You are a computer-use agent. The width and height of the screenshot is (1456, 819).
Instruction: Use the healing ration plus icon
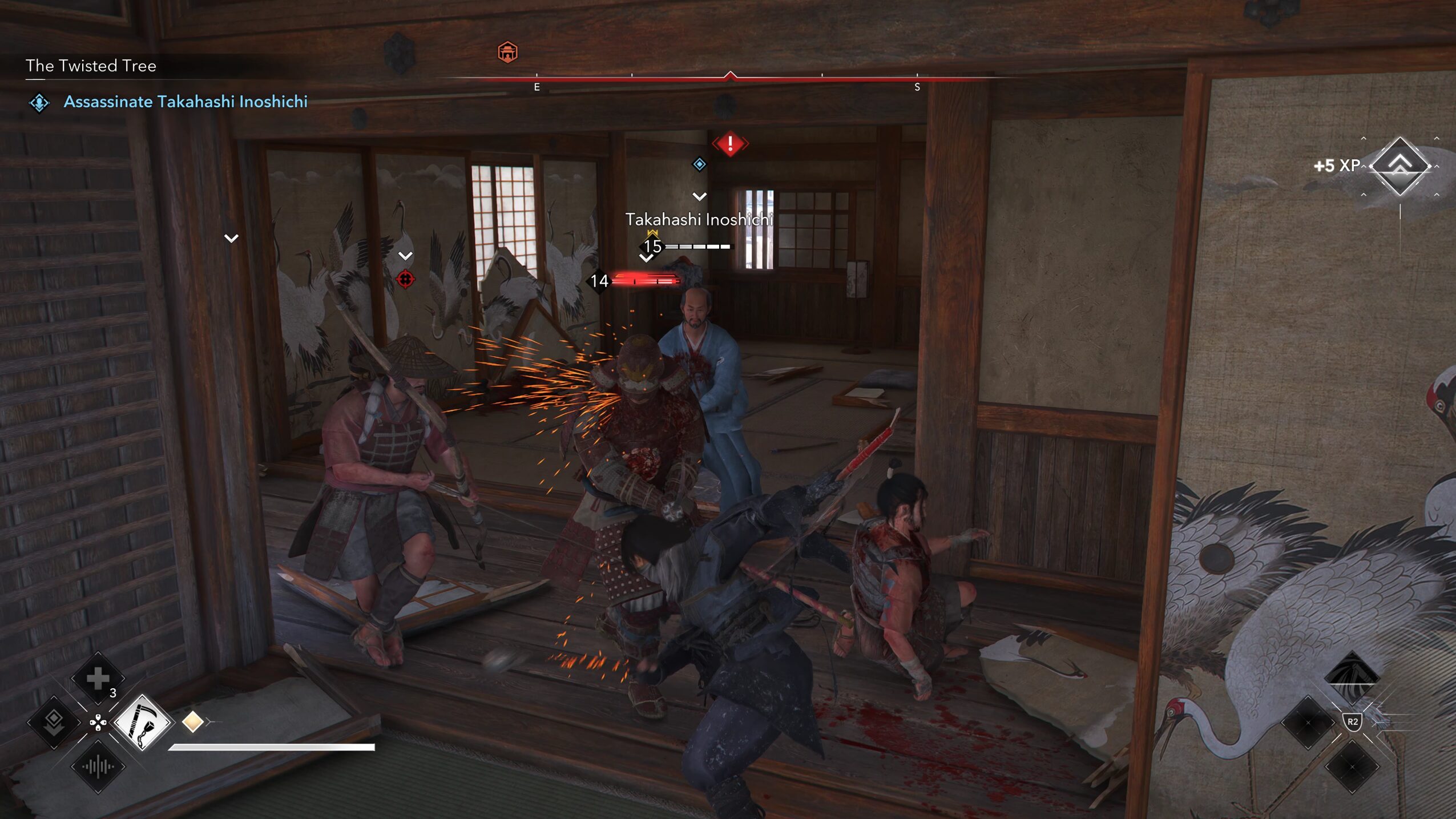pos(98,679)
